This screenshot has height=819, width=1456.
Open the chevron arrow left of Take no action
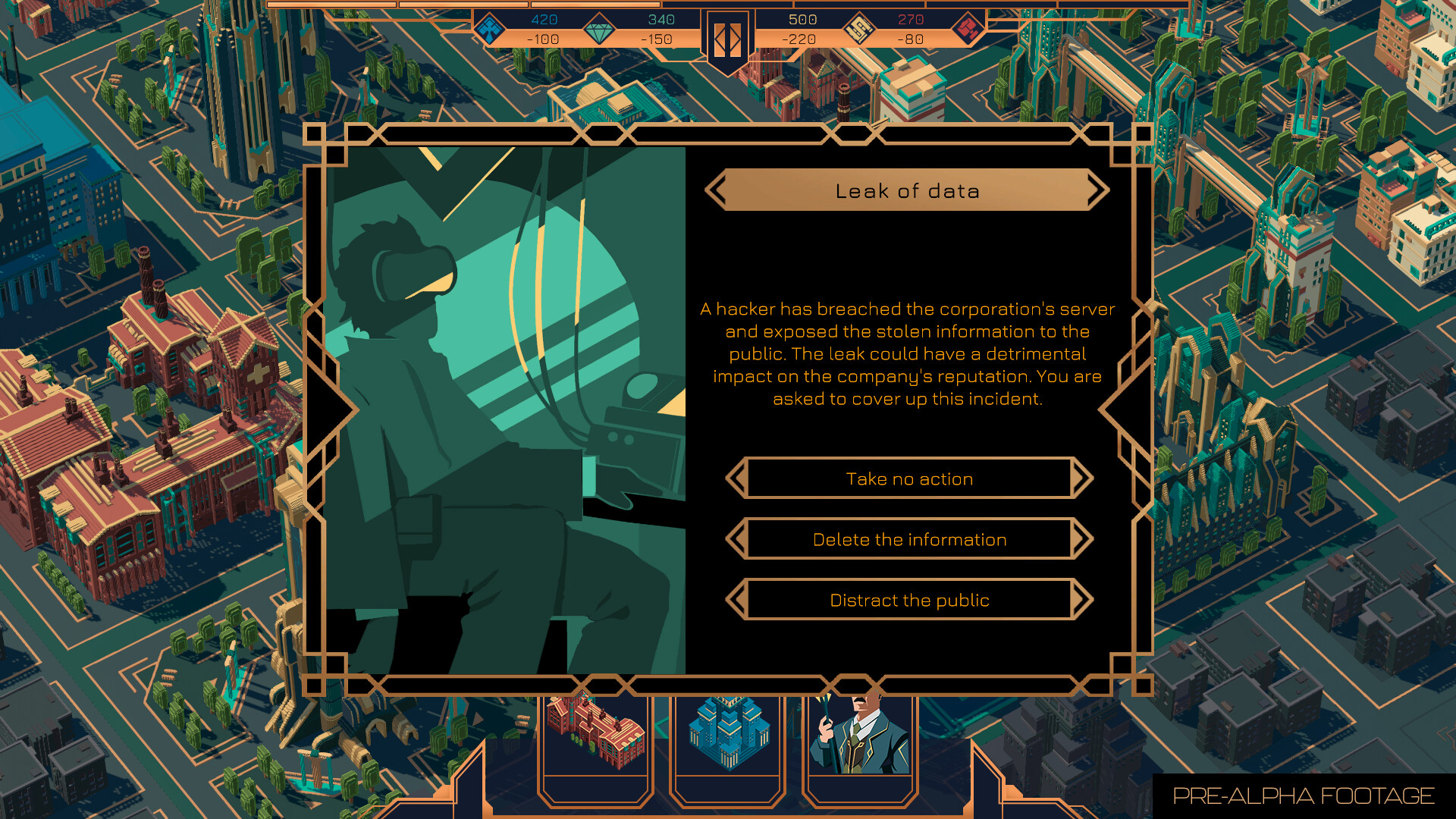(x=737, y=479)
